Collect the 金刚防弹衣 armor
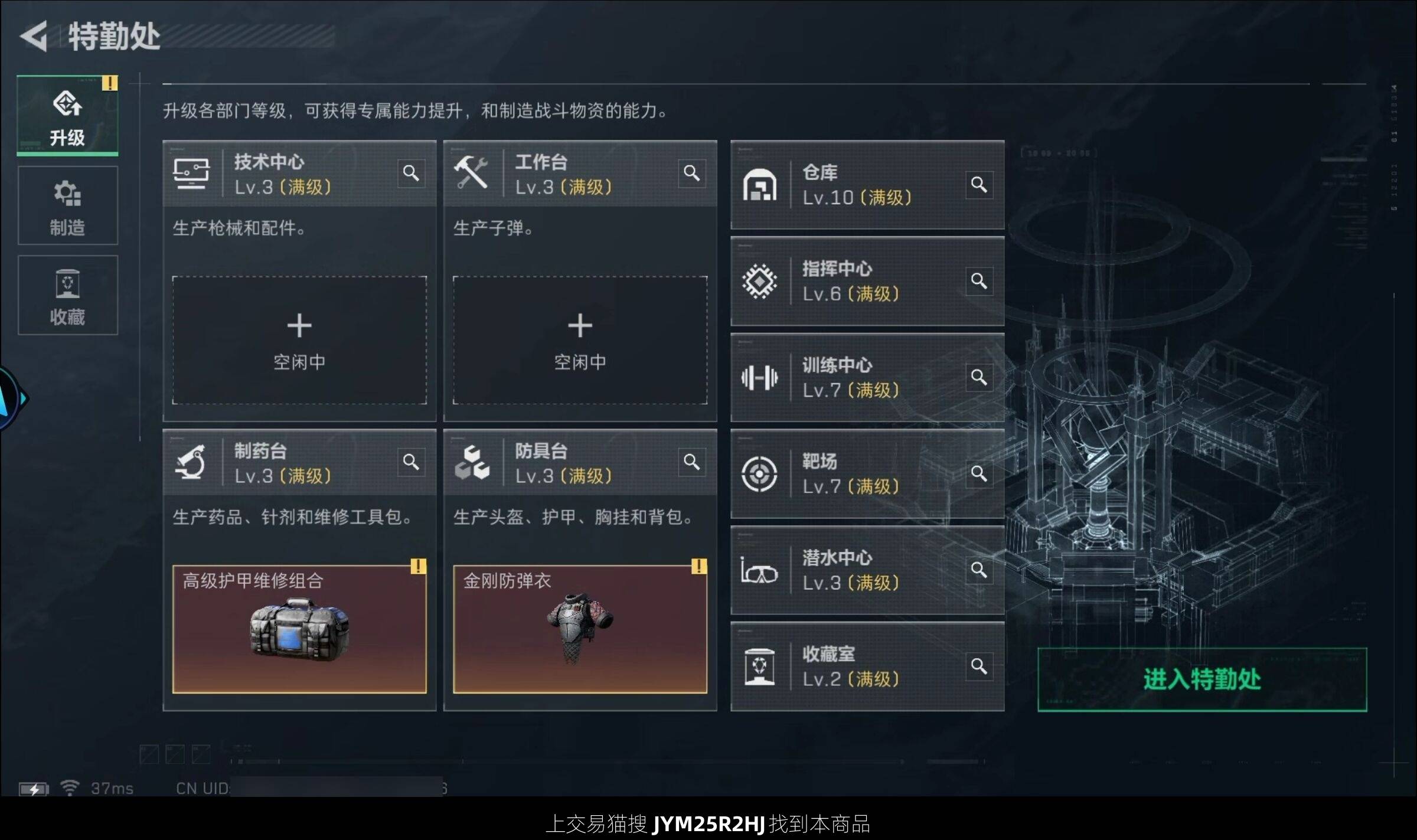The width and height of the screenshot is (1417, 840). click(580, 629)
